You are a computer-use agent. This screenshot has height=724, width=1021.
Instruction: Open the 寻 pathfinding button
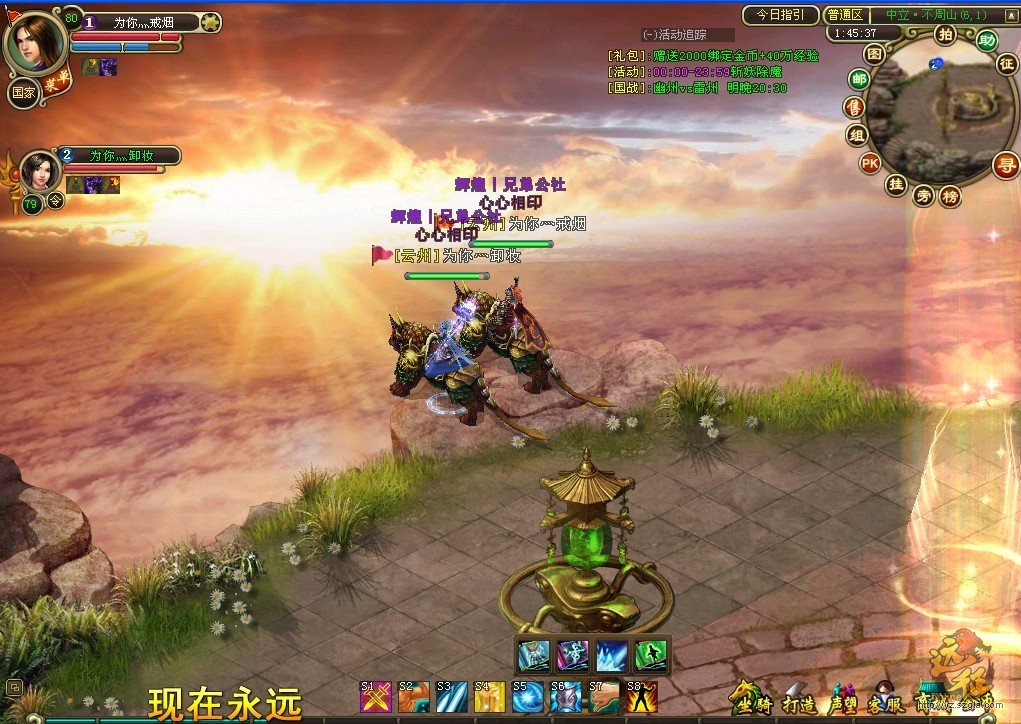1005,164
